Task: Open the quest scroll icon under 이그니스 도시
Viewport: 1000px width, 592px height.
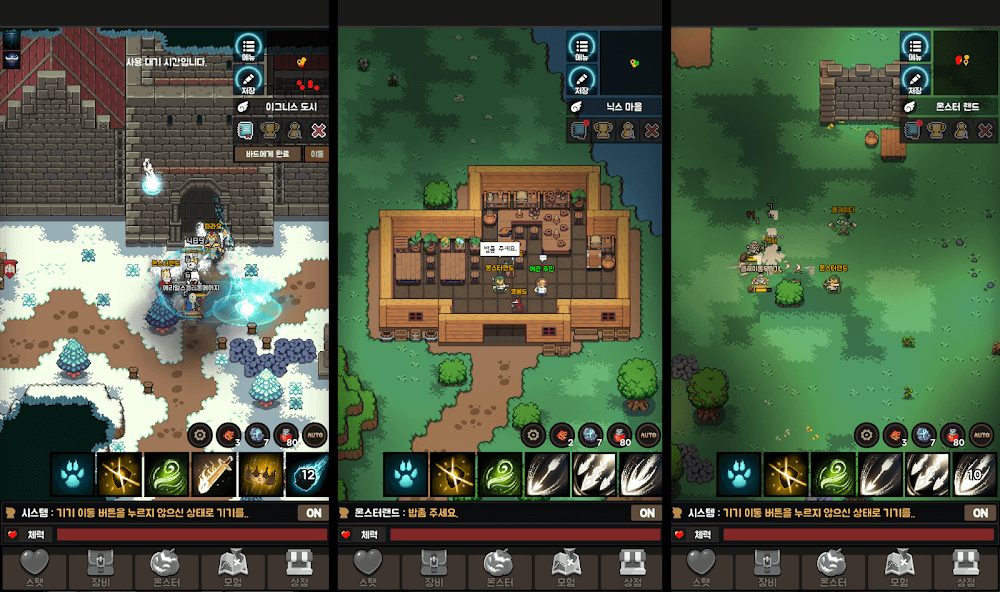Action: pos(246,130)
